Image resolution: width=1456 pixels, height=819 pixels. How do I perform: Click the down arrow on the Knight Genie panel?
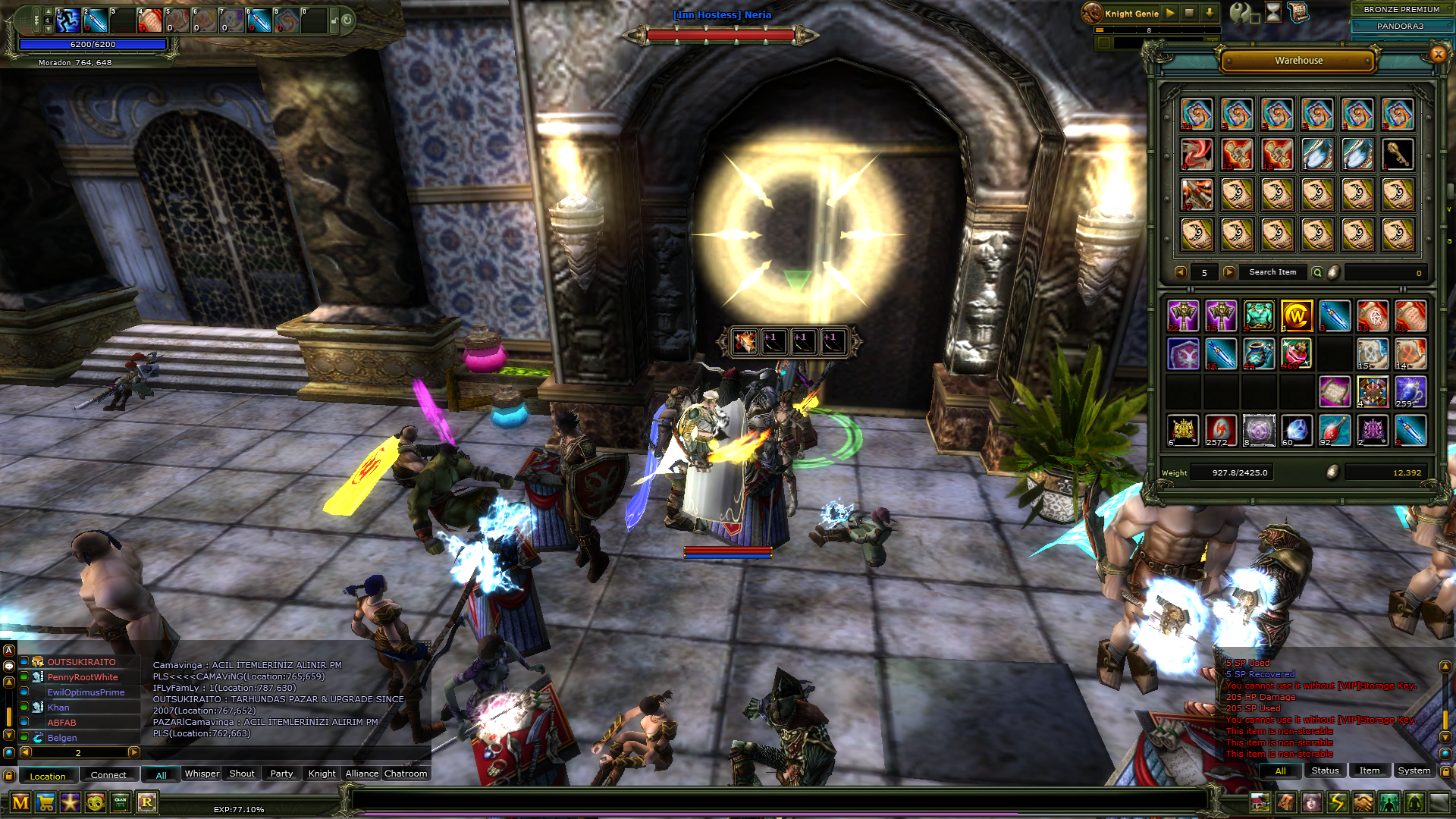click(1210, 13)
